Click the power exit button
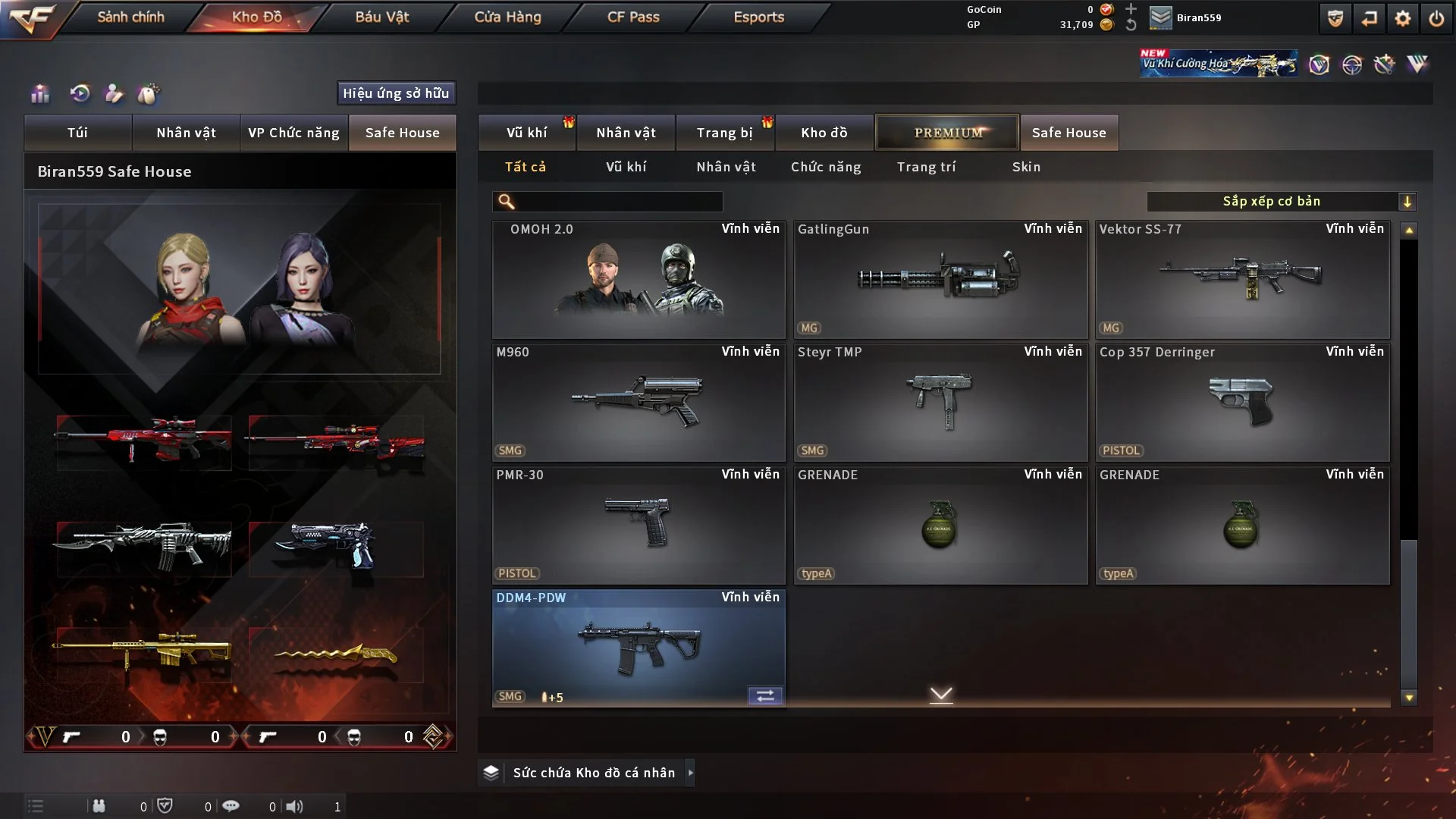This screenshot has width=1456, height=819. point(1436,18)
